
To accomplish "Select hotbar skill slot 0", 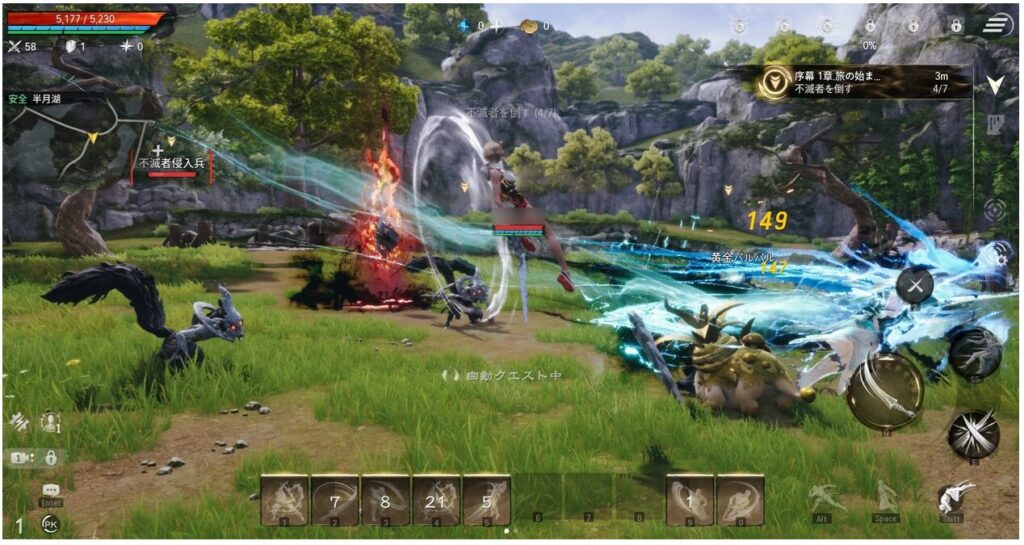I will coord(741,498).
